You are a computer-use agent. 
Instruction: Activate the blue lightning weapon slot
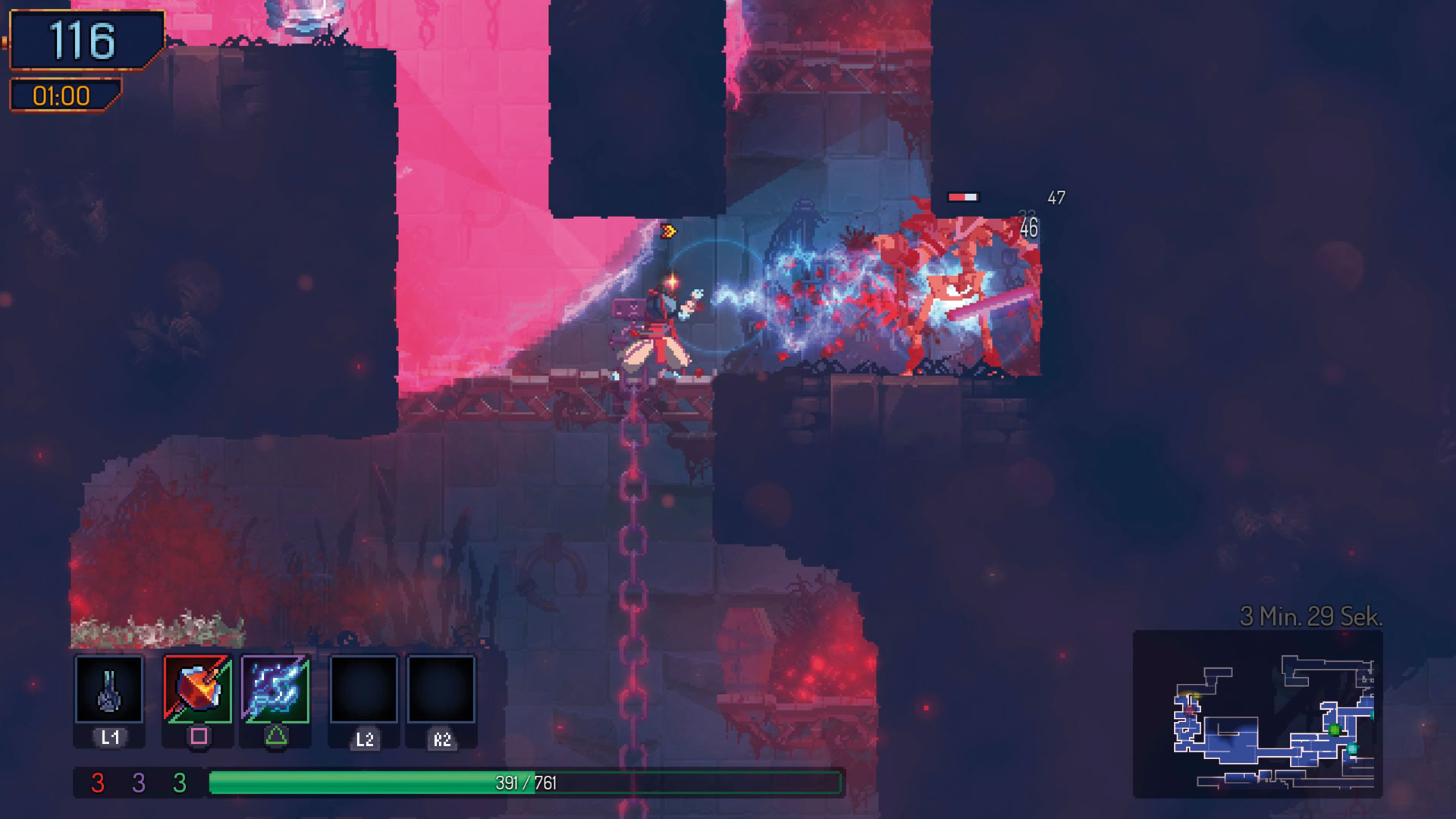pyautogui.click(x=275, y=689)
